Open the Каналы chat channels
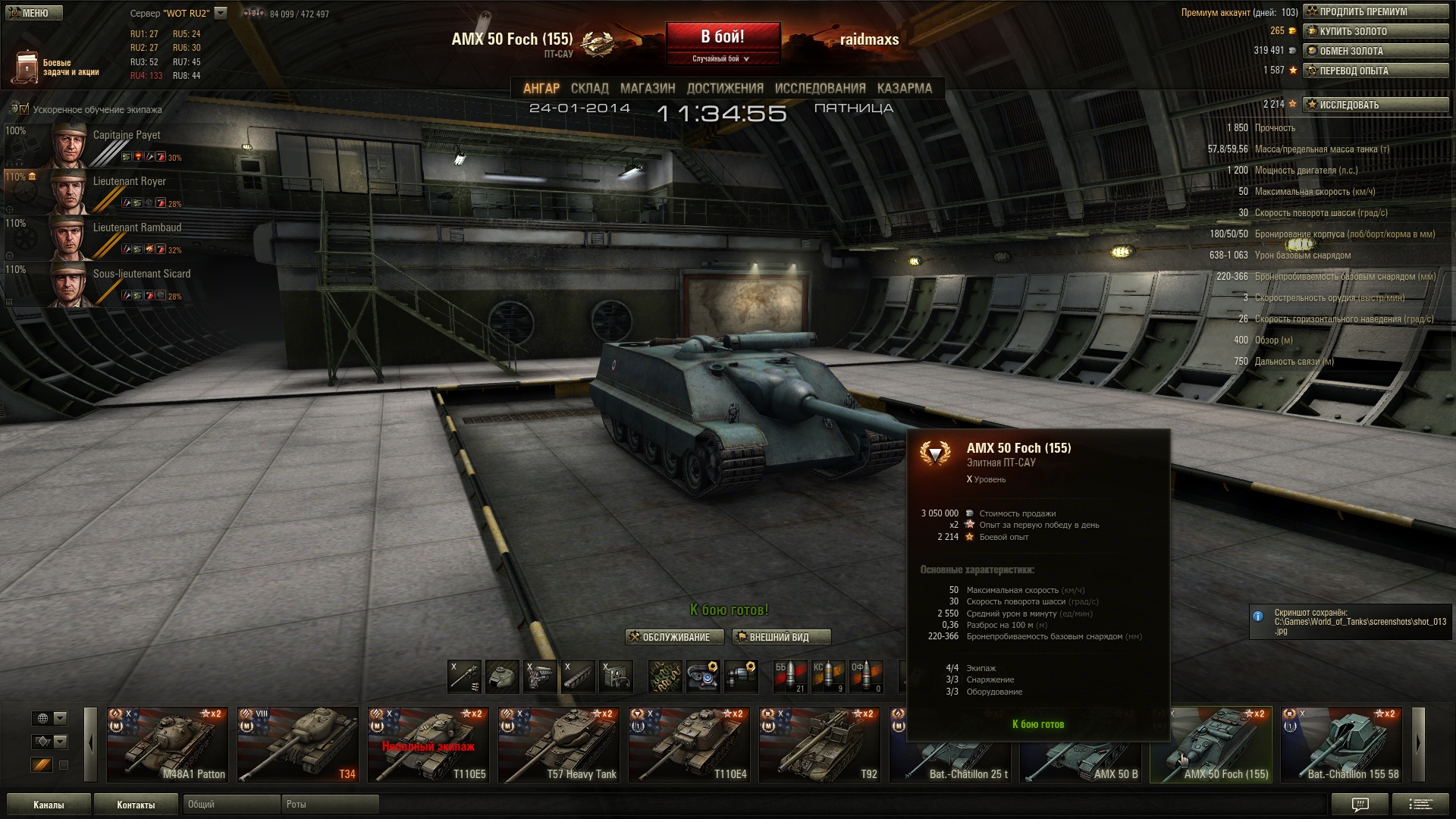The height and width of the screenshot is (819, 1456). coord(49,805)
